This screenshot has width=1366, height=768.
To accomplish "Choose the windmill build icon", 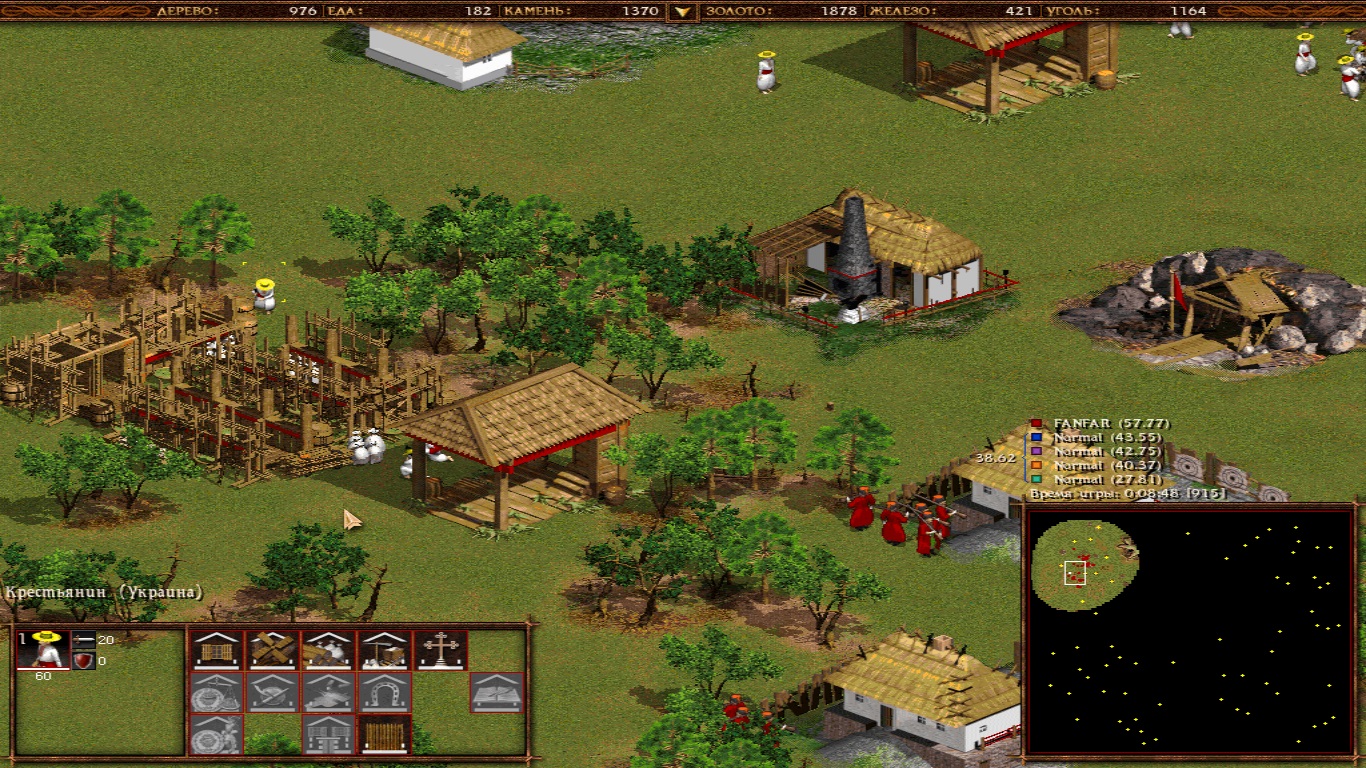I will (273, 650).
